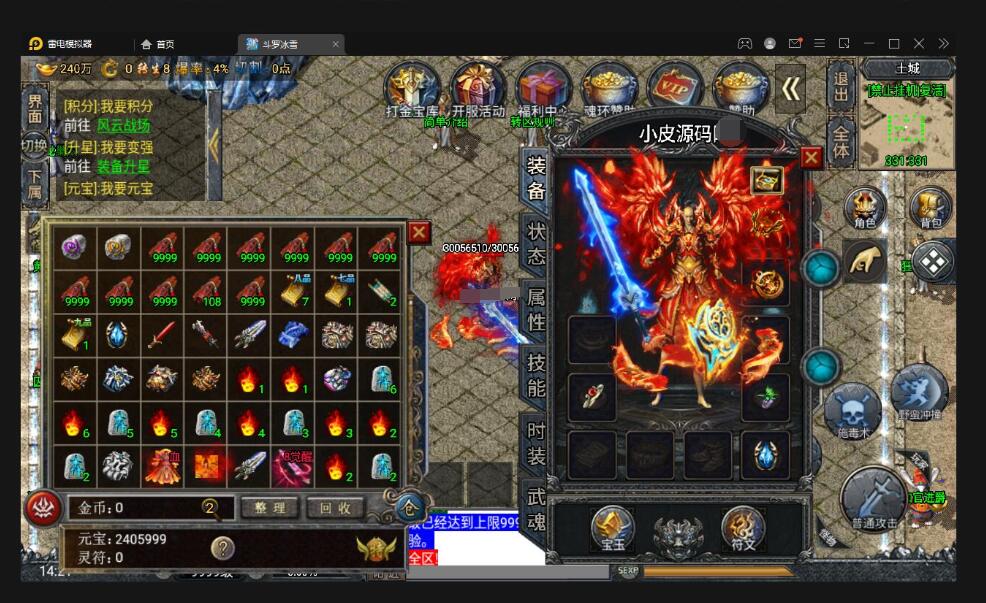This screenshot has width=986, height=603.
Task: Use the 施毒术 poison skull skill
Action: tap(853, 411)
